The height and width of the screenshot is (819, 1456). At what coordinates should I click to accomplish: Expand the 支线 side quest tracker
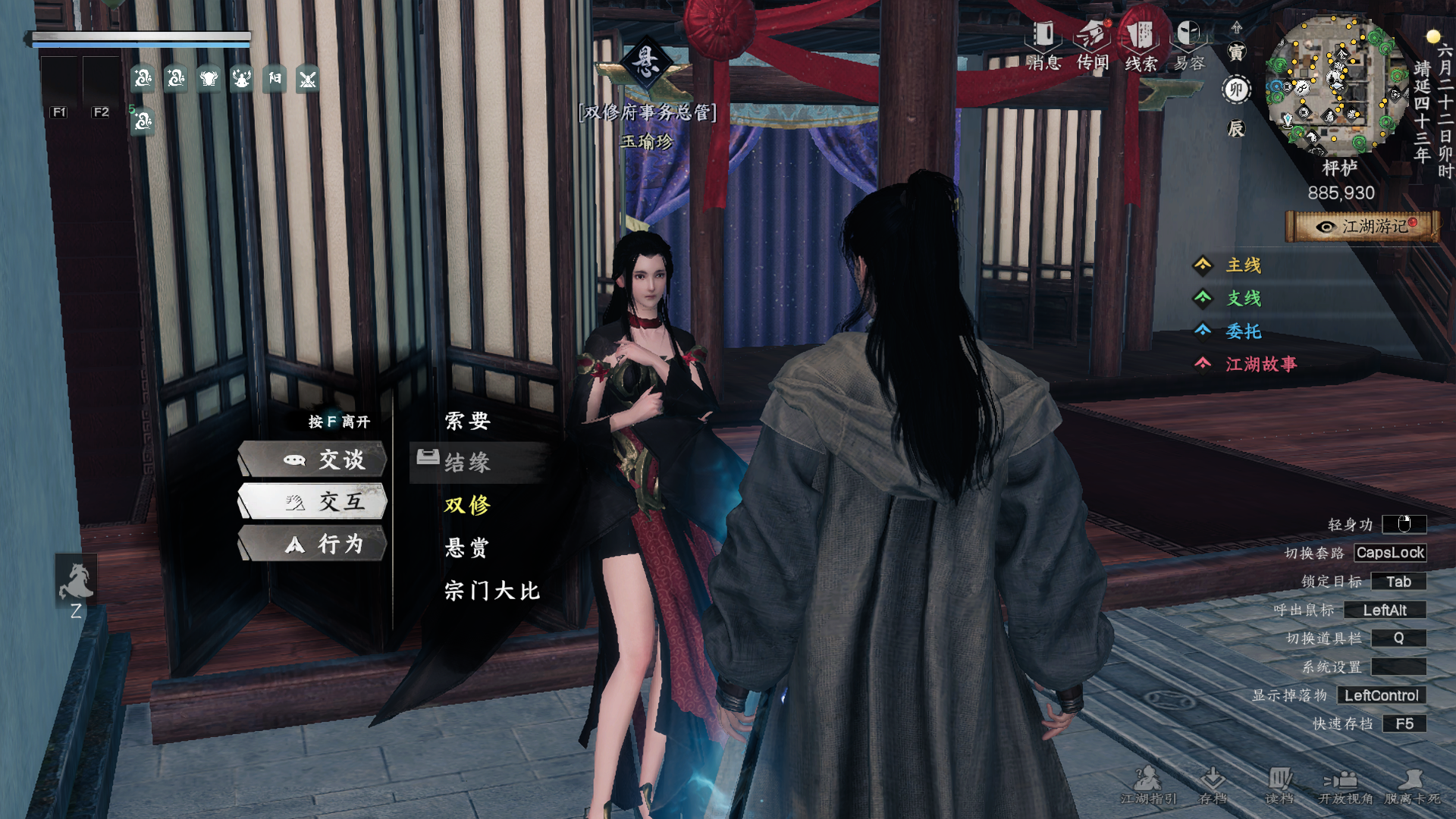coord(1243,298)
